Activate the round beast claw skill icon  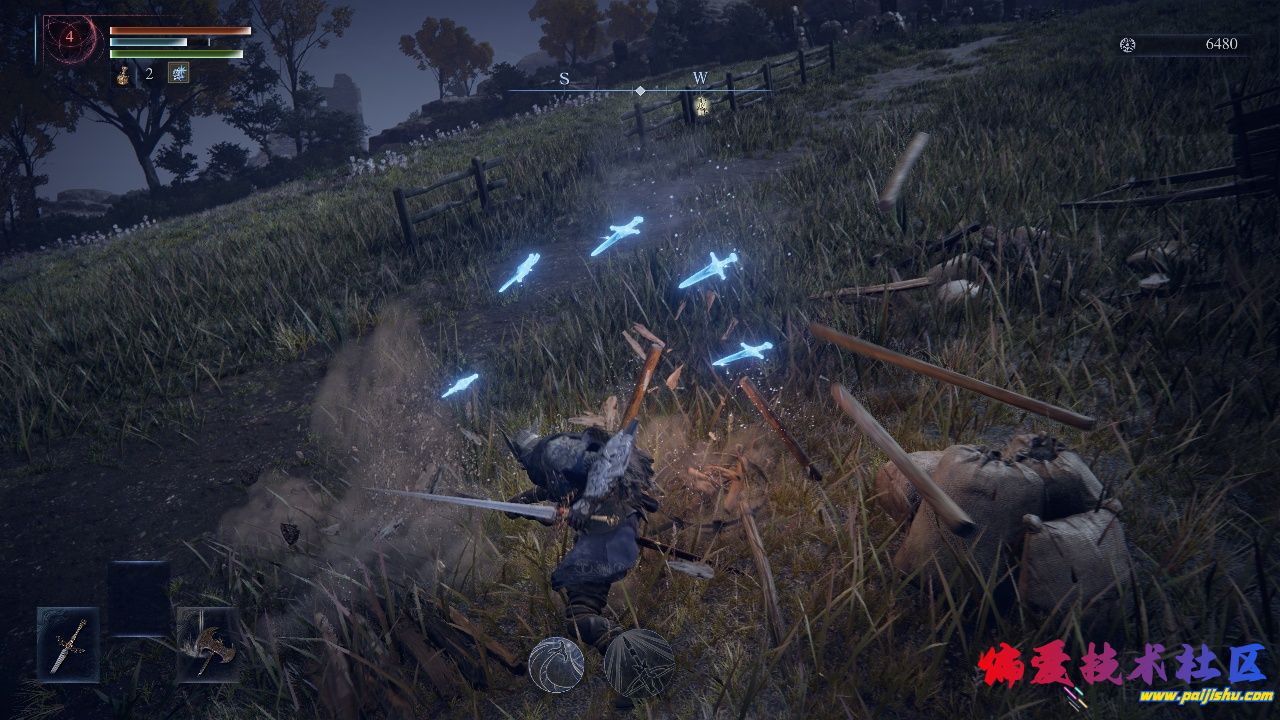click(556, 663)
